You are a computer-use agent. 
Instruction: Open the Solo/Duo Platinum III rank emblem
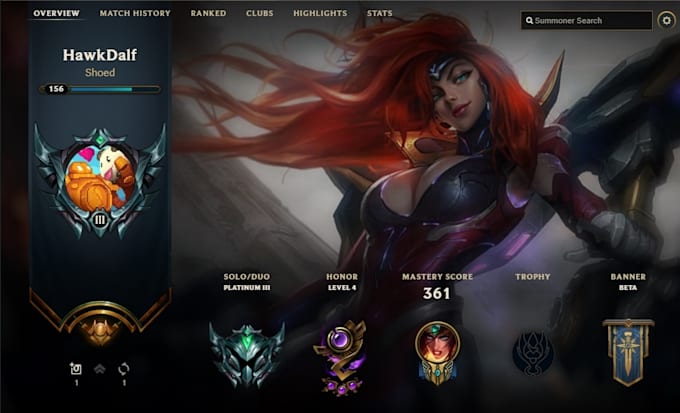coord(247,352)
